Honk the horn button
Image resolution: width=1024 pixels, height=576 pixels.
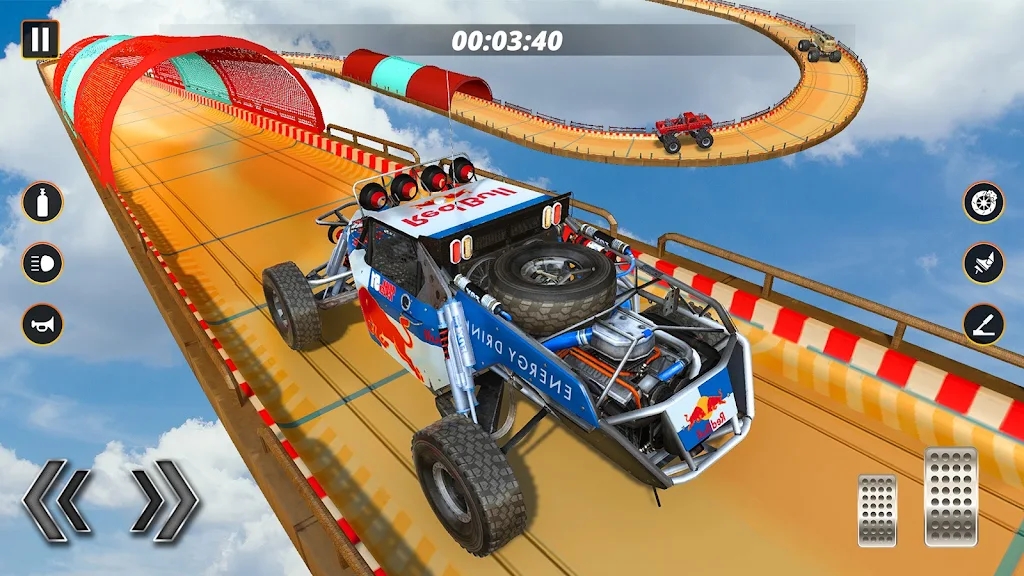click(x=42, y=325)
